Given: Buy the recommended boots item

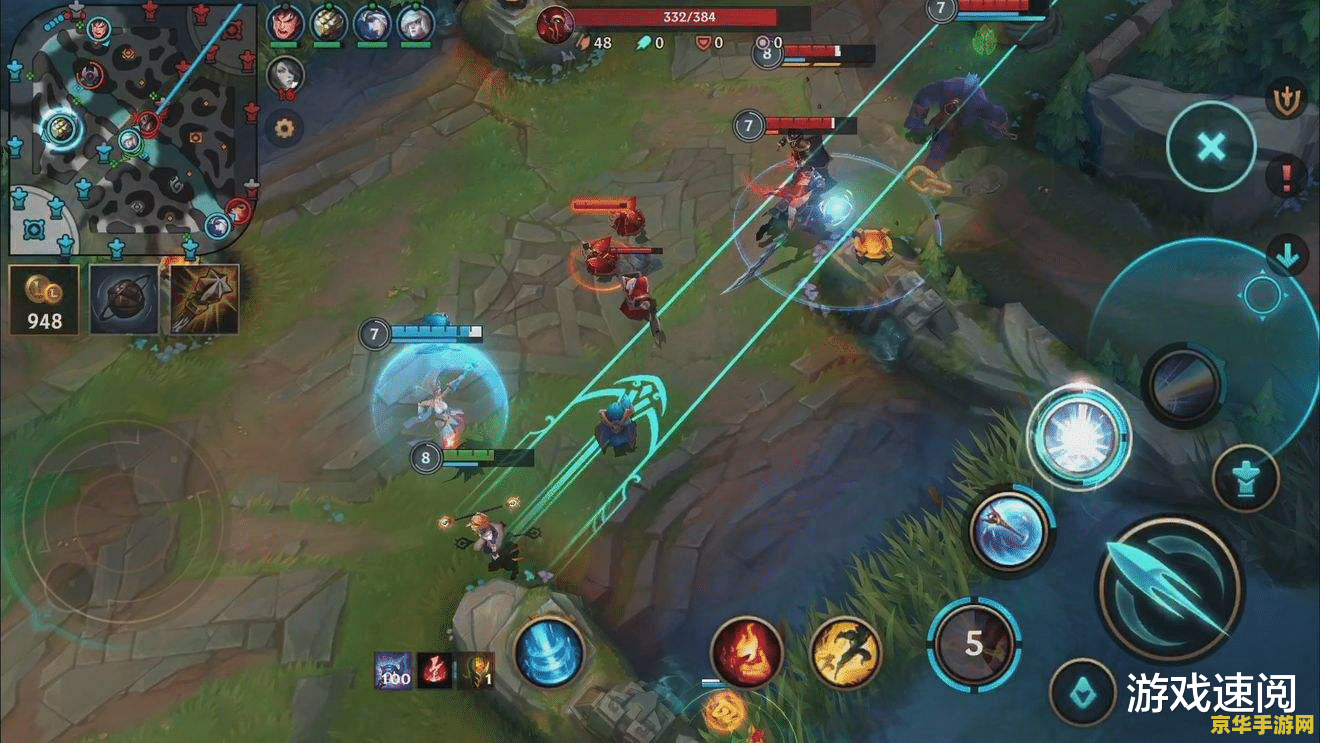Looking at the screenshot, I should (124, 299).
